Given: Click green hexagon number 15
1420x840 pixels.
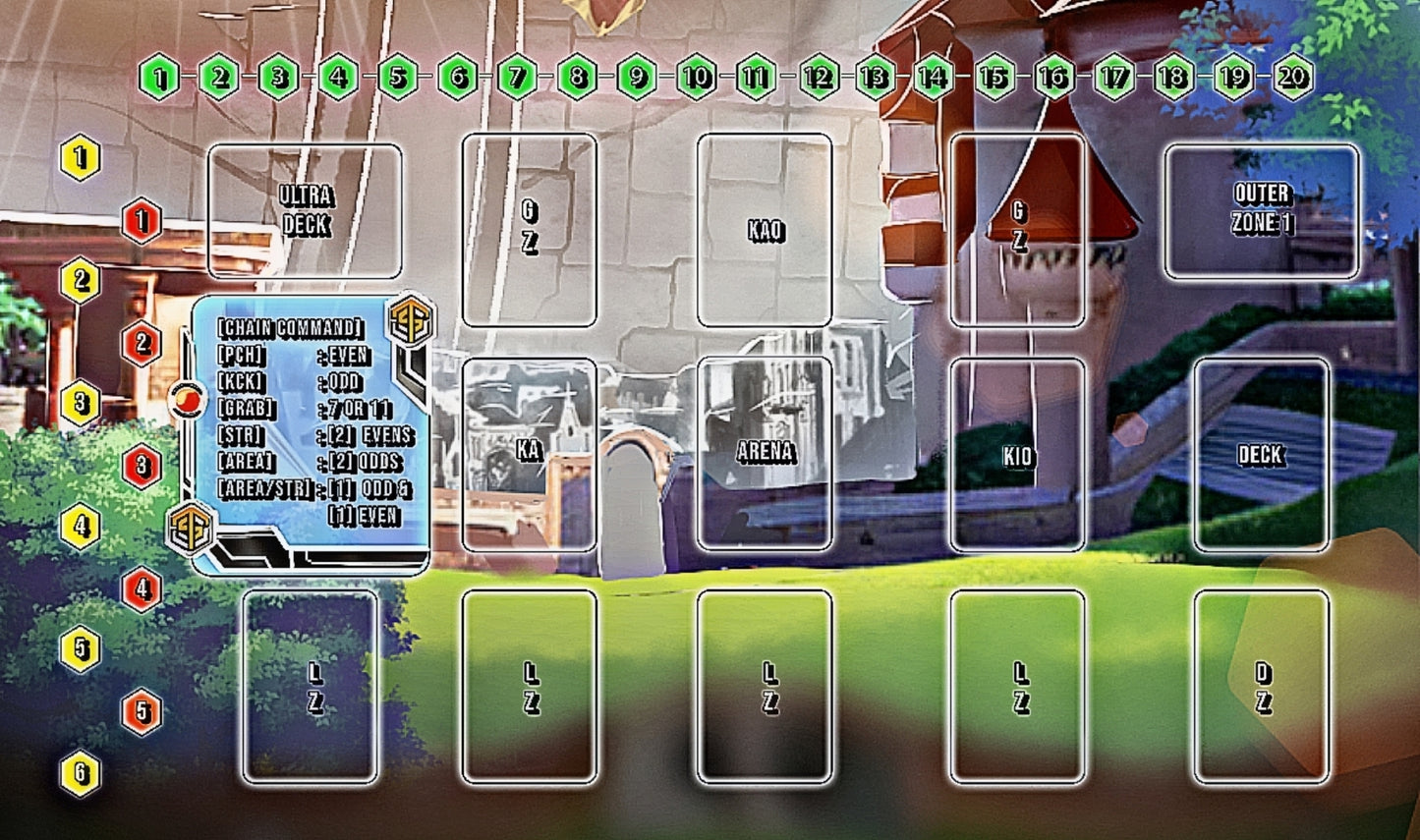Looking at the screenshot, I should click(994, 77).
